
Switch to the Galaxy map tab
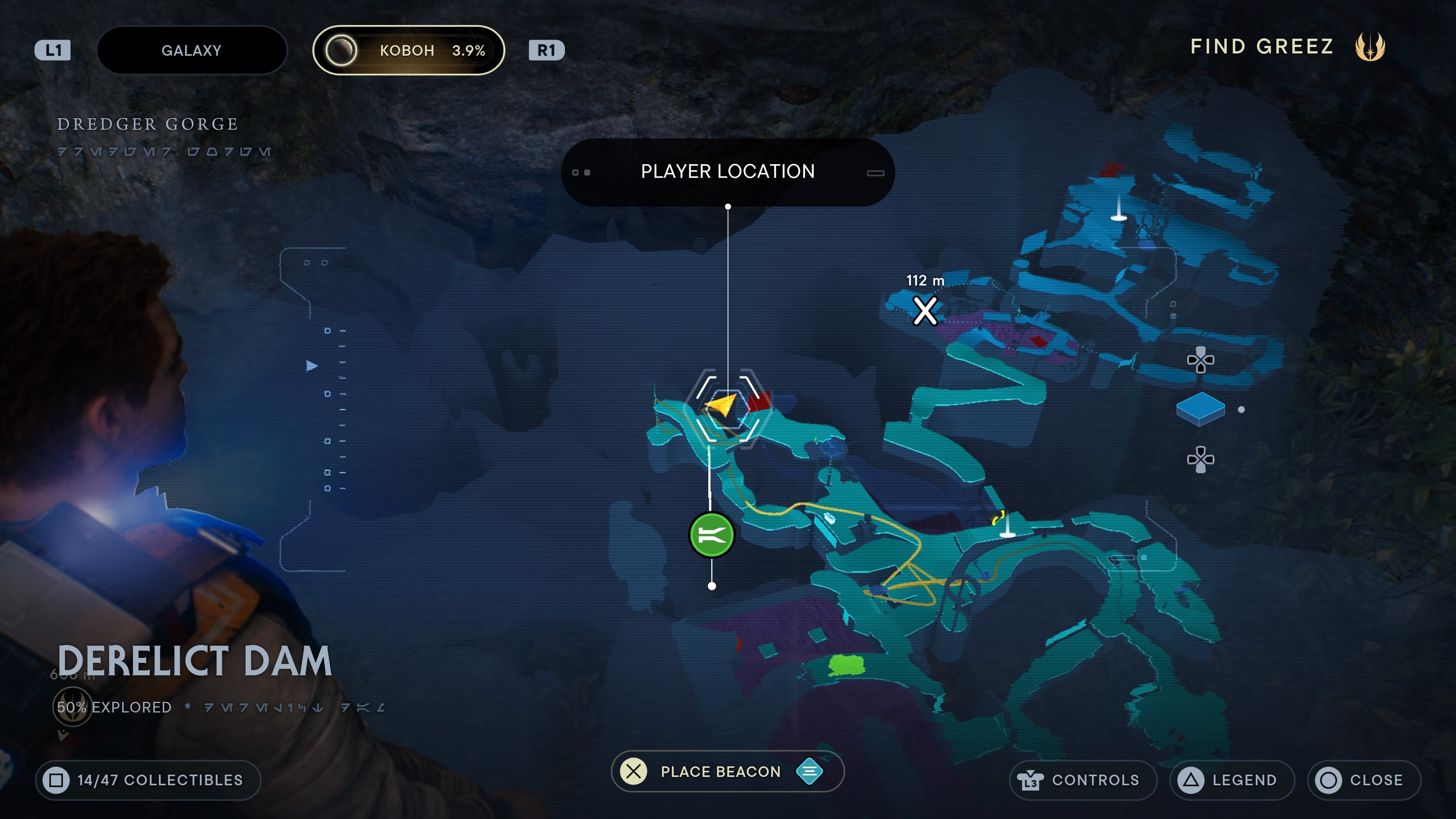pos(191,50)
